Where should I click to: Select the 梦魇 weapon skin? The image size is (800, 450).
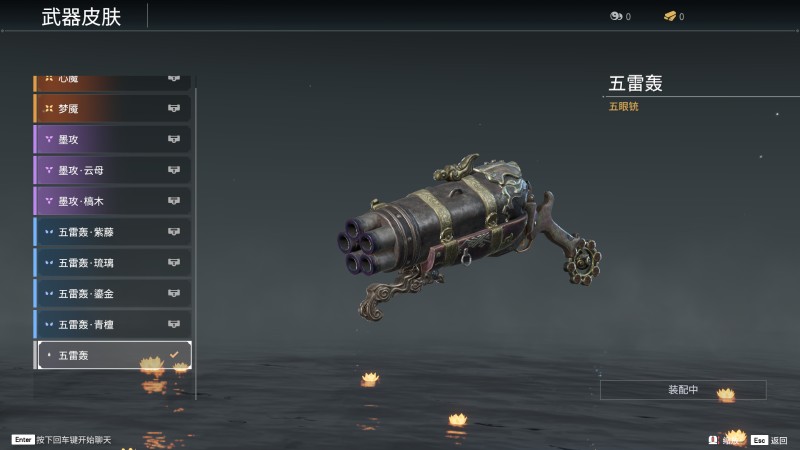click(112, 108)
